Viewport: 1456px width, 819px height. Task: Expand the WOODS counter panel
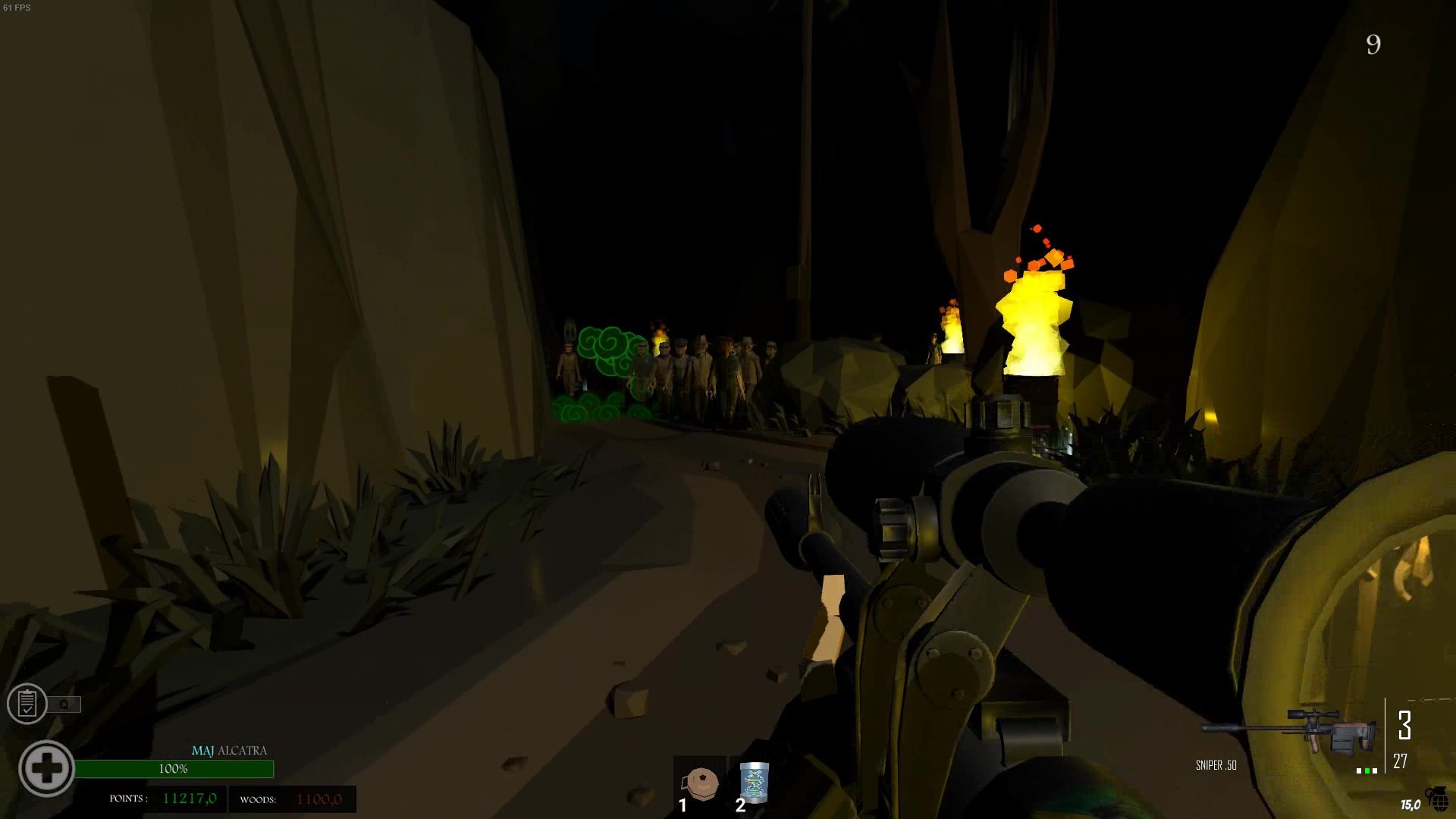[292, 799]
